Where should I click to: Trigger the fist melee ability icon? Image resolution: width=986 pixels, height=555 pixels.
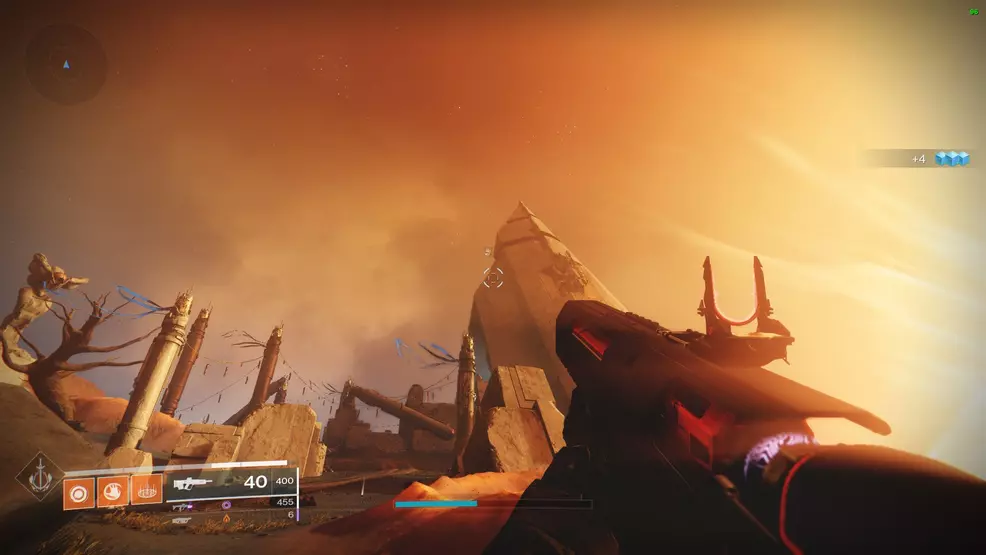[x=113, y=492]
